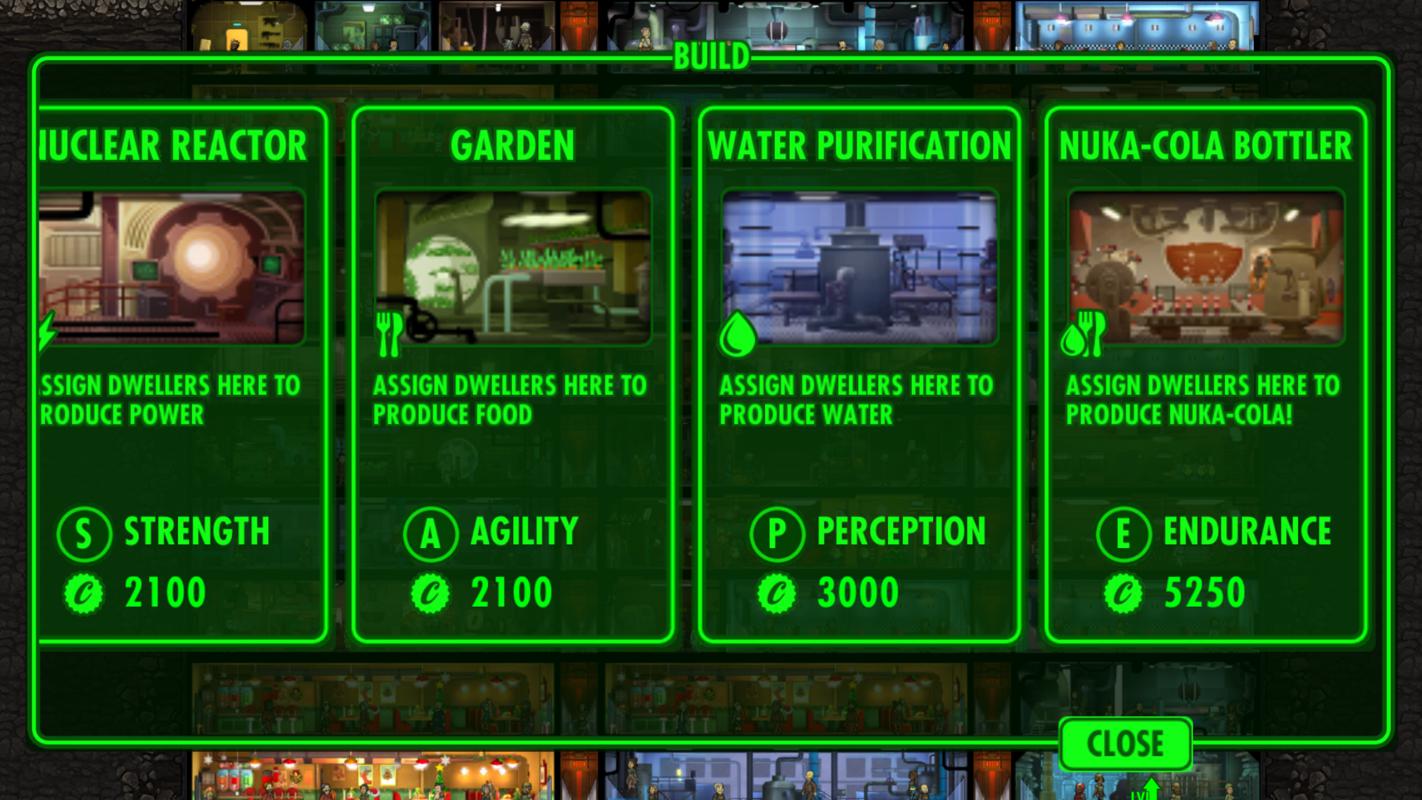
Task: Close the Build menu
Action: pos(1125,744)
